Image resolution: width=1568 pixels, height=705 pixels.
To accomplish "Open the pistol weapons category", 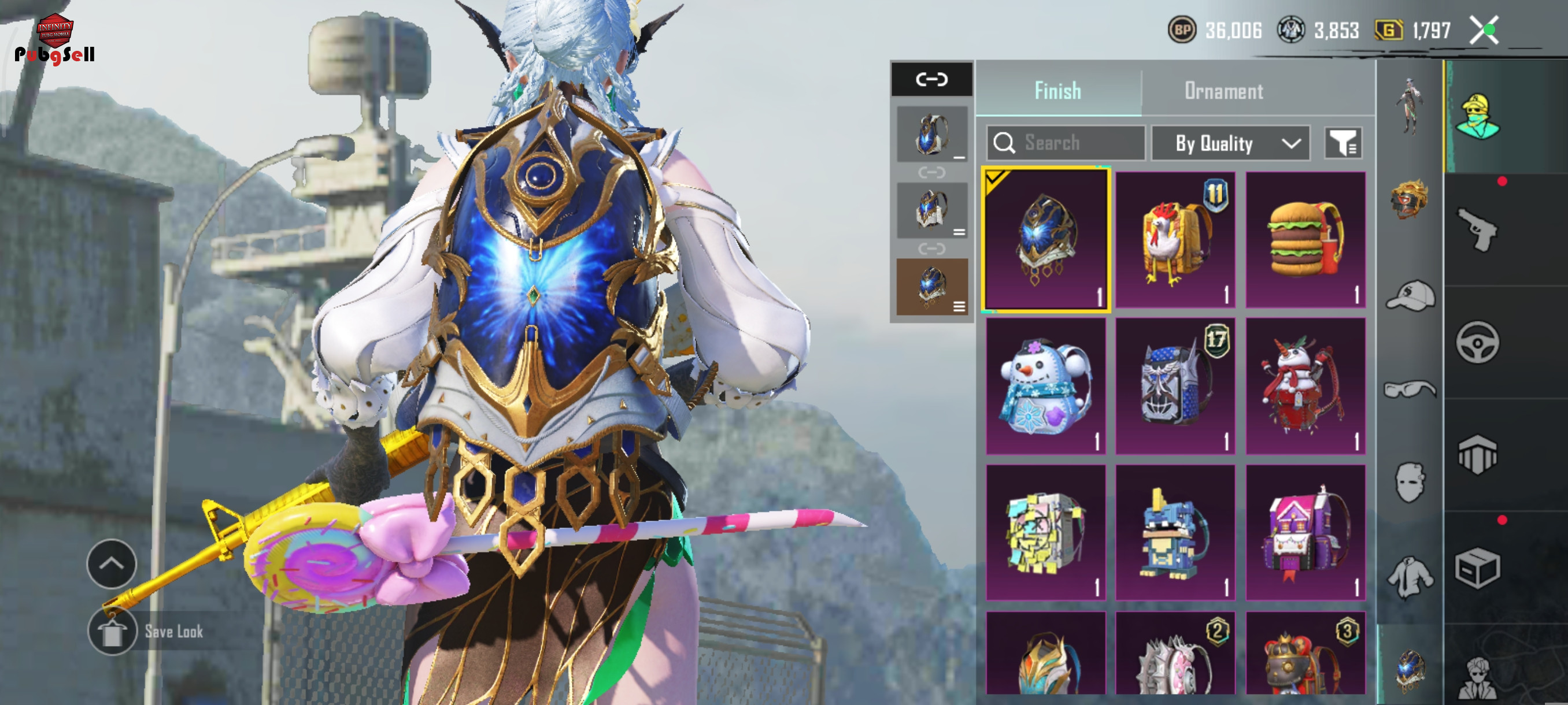I will click(x=1477, y=229).
